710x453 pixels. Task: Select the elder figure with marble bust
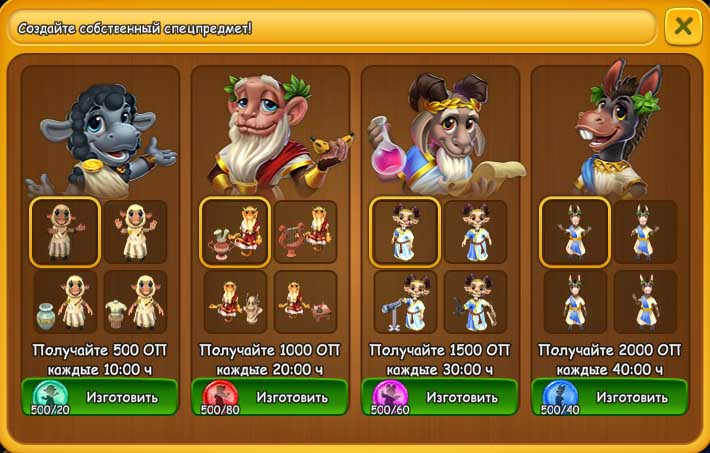[x=235, y=302]
